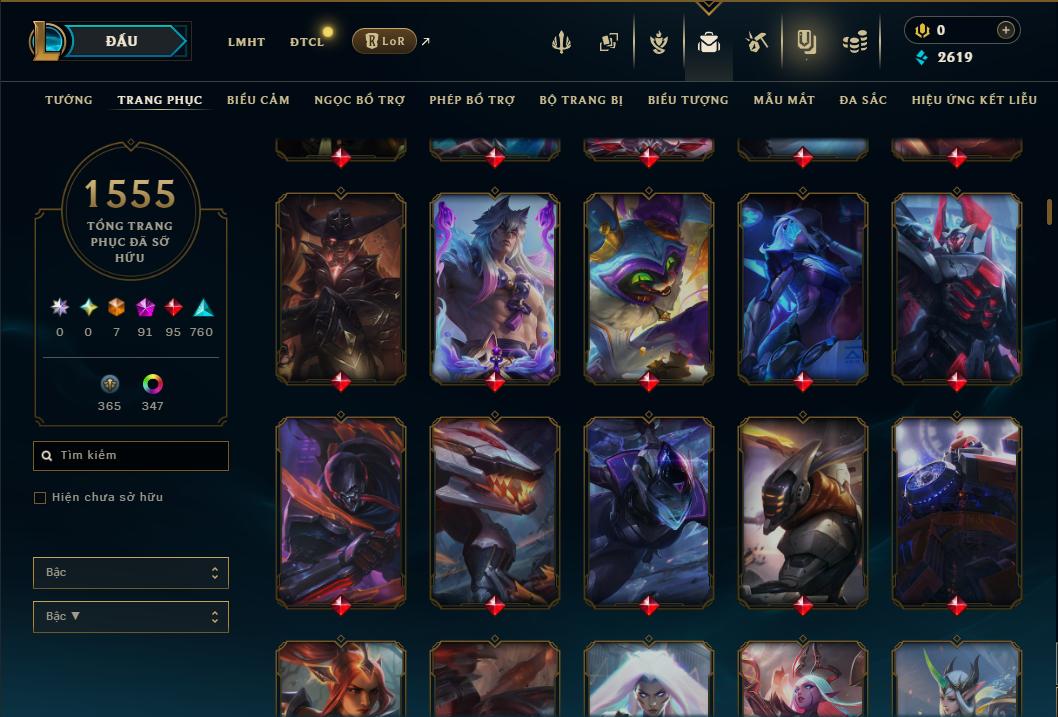Select the BIỂU CẢM tab
The width and height of the screenshot is (1058, 717).
point(258,100)
